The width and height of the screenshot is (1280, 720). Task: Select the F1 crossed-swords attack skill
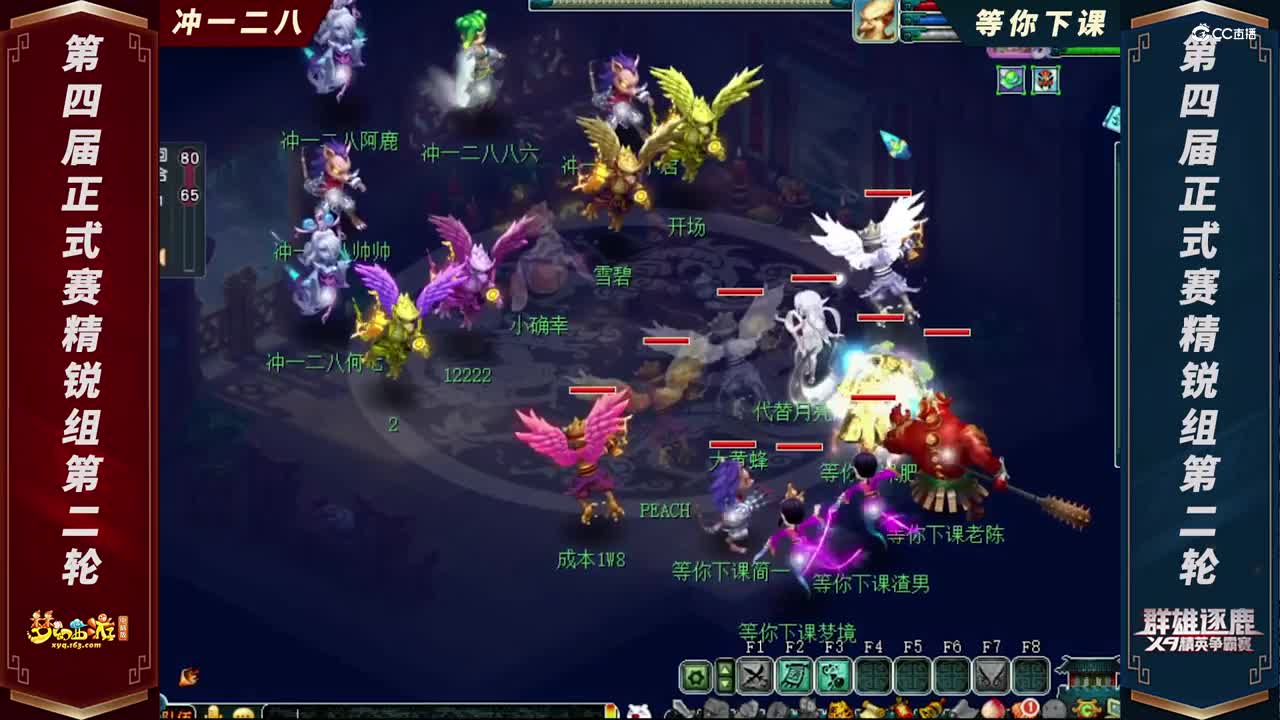click(x=753, y=676)
